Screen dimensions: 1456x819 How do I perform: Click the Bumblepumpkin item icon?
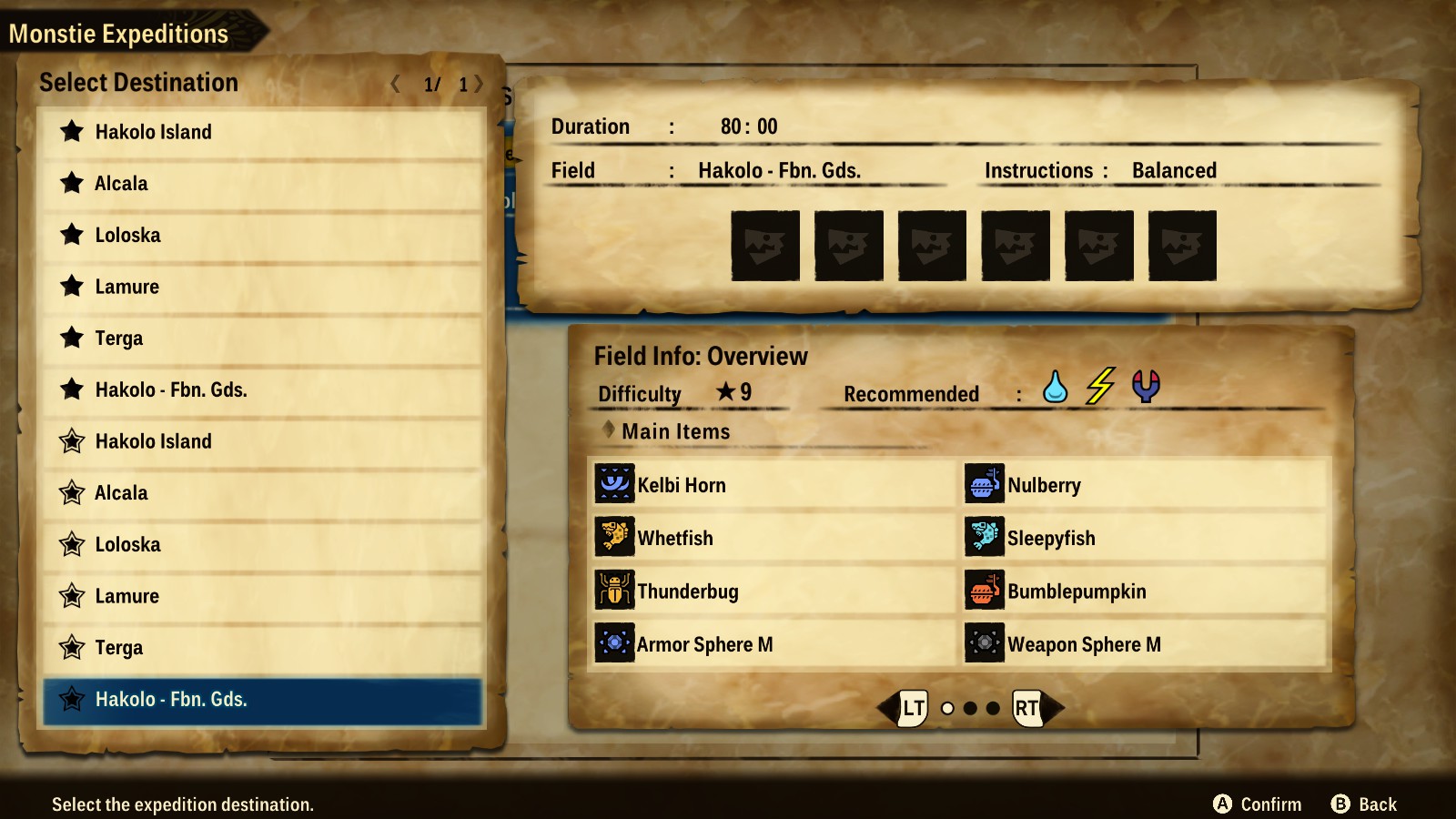(x=983, y=591)
